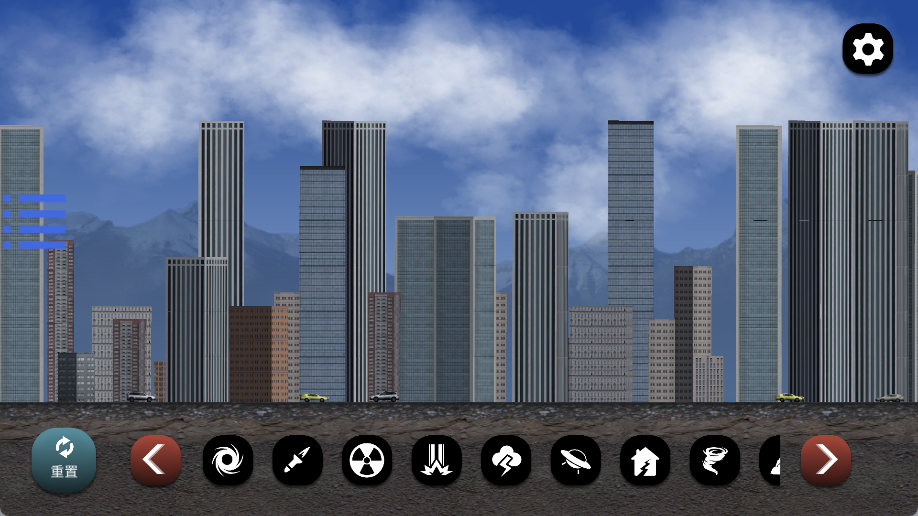
Task: Show more disasters with right arrow
Action: (x=826, y=460)
